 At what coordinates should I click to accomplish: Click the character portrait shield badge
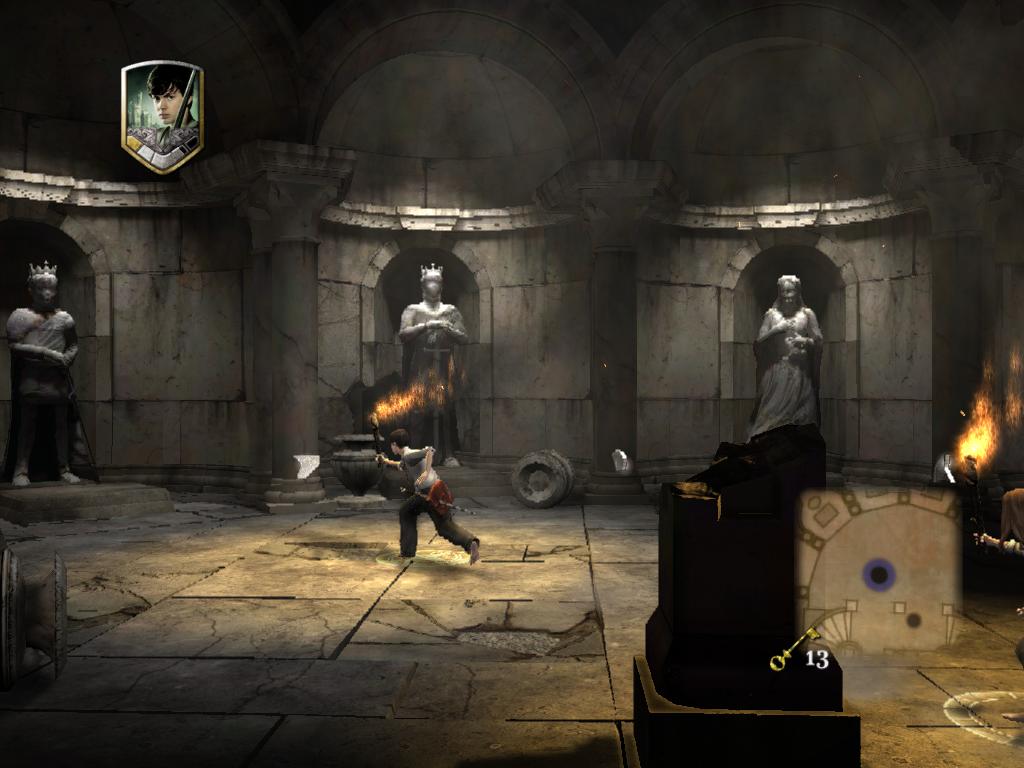(162, 116)
